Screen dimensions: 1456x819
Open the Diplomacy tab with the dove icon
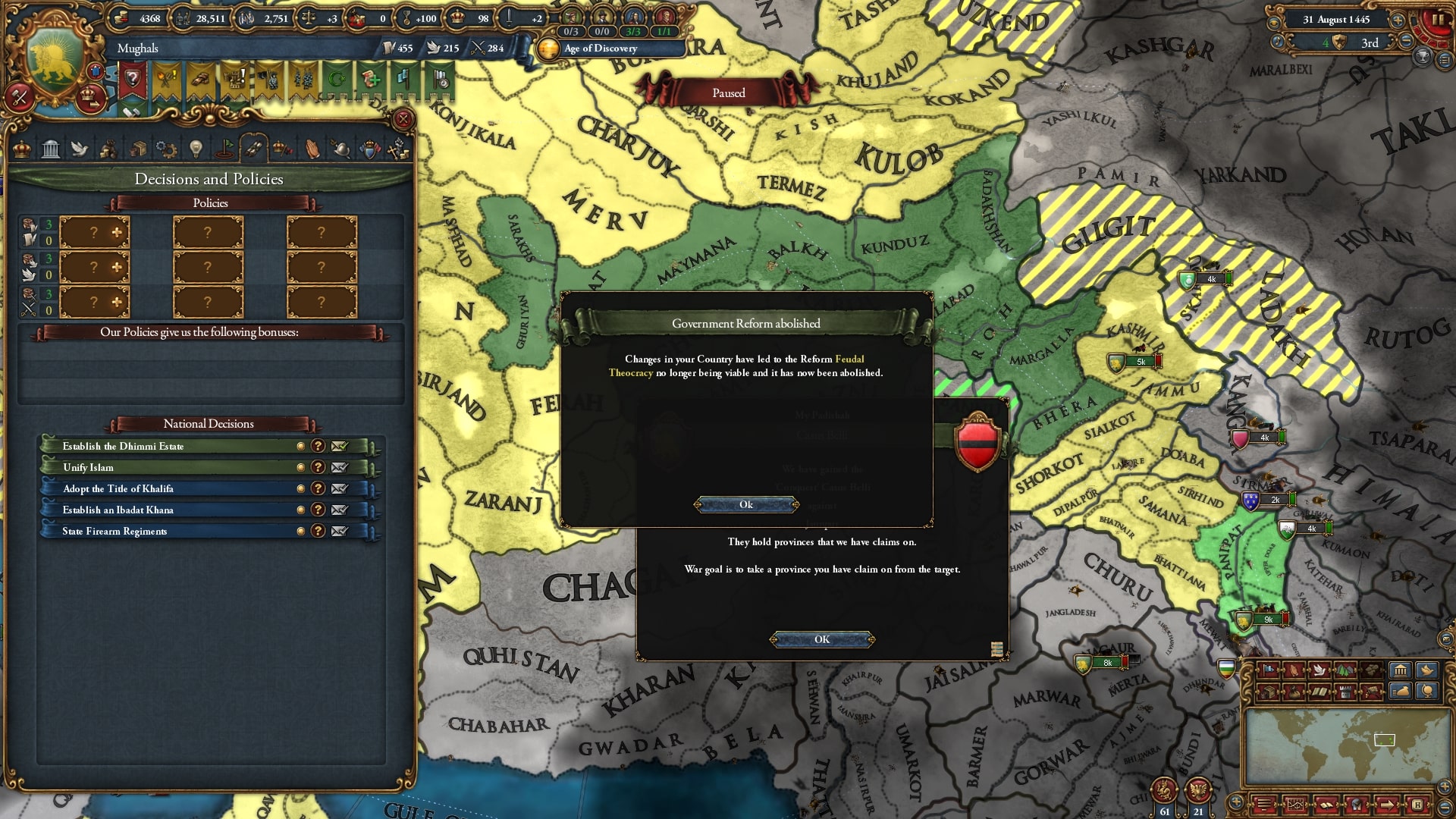(80, 148)
